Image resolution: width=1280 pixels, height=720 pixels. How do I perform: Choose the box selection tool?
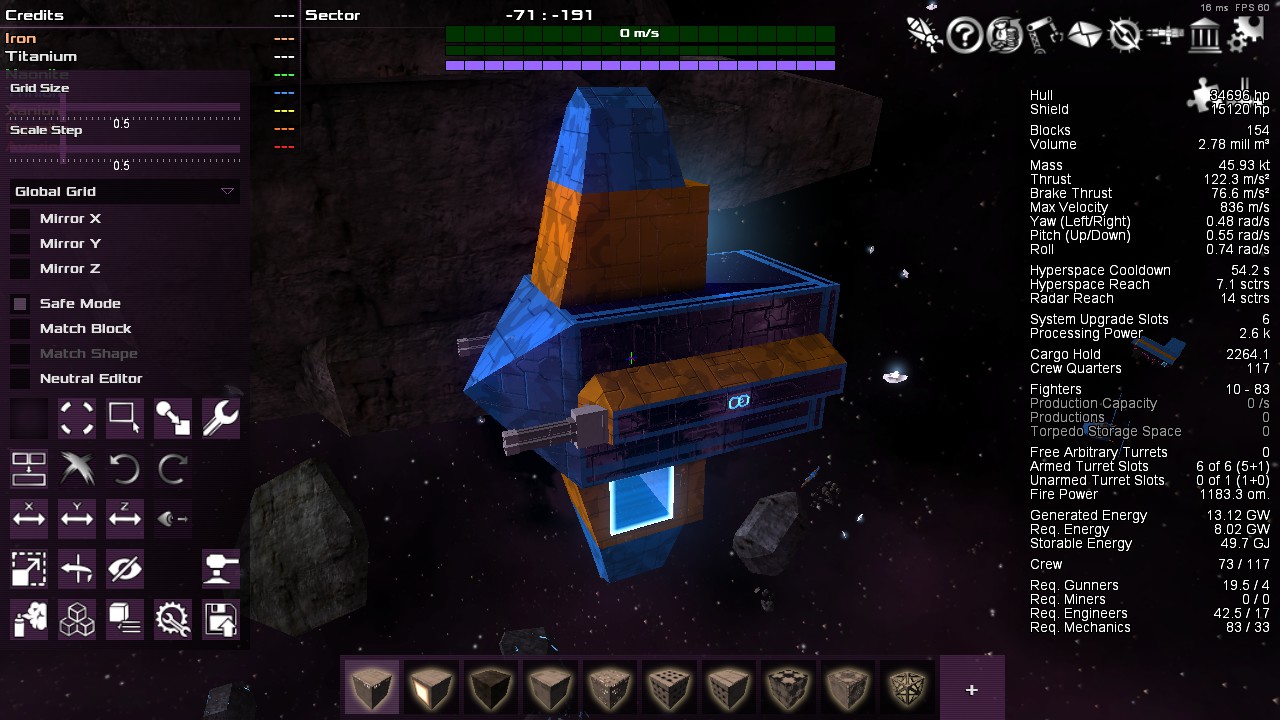coord(124,418)
